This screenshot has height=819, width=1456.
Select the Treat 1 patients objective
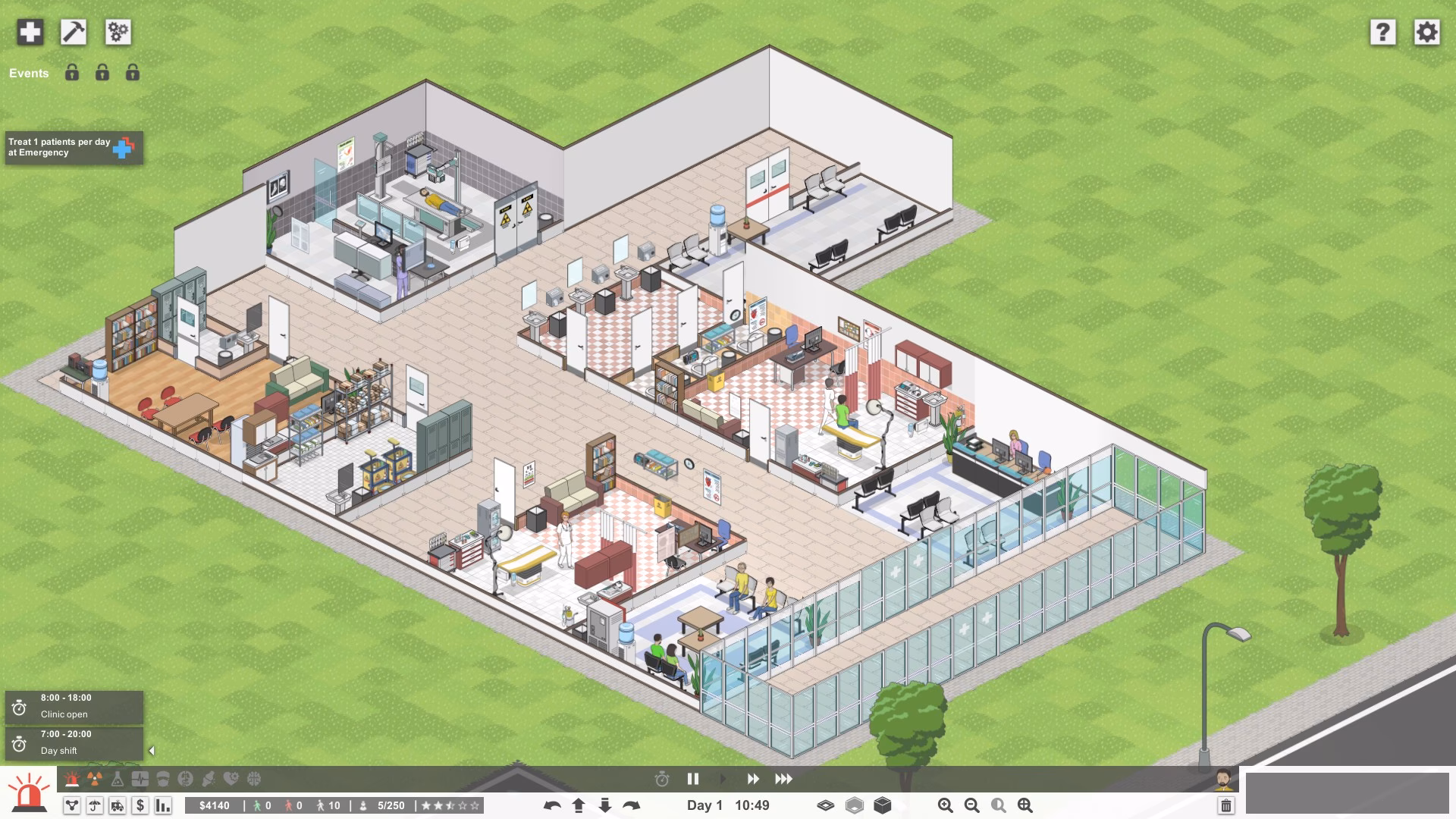74,147
